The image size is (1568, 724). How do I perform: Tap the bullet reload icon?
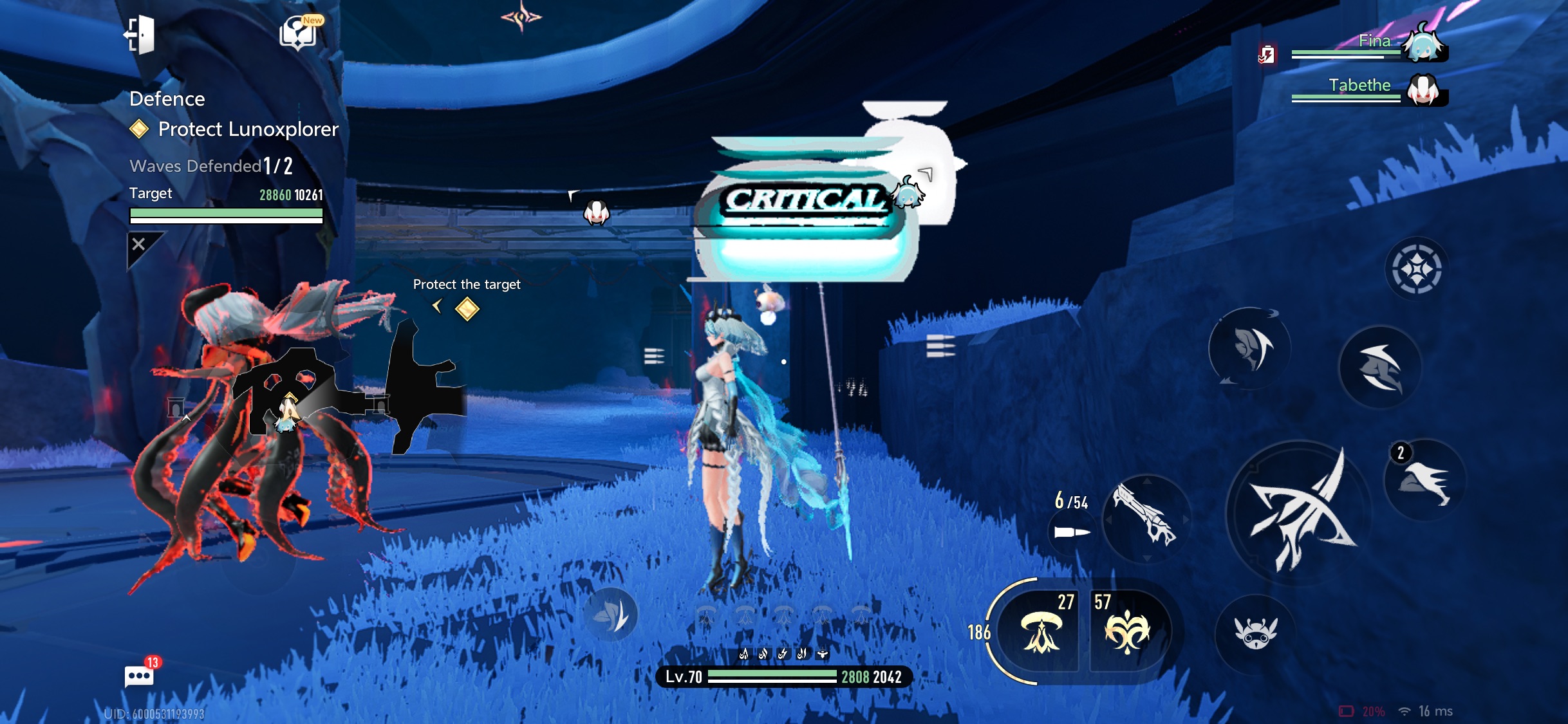pos(1072,532)
